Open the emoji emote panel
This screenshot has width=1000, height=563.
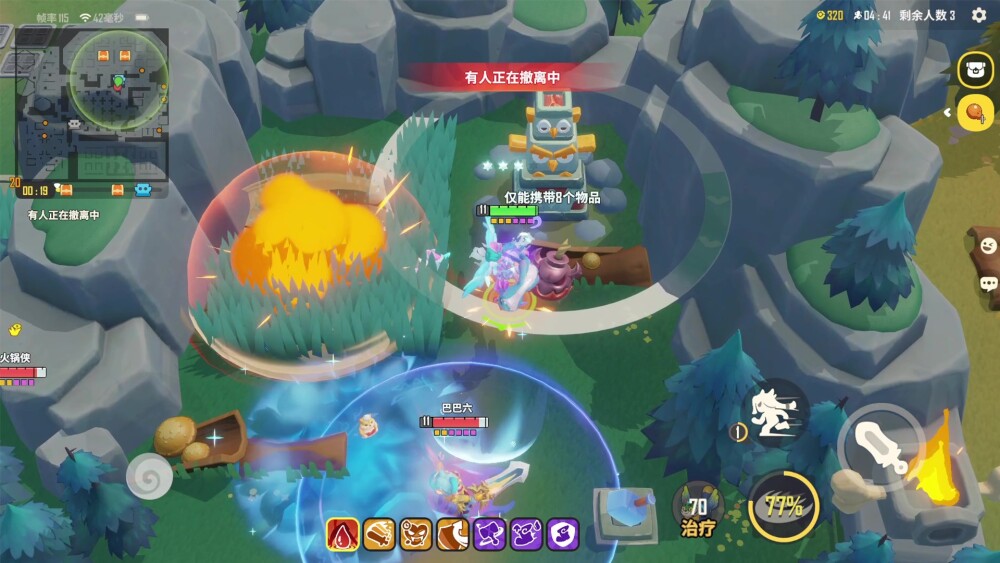[988, 244]
